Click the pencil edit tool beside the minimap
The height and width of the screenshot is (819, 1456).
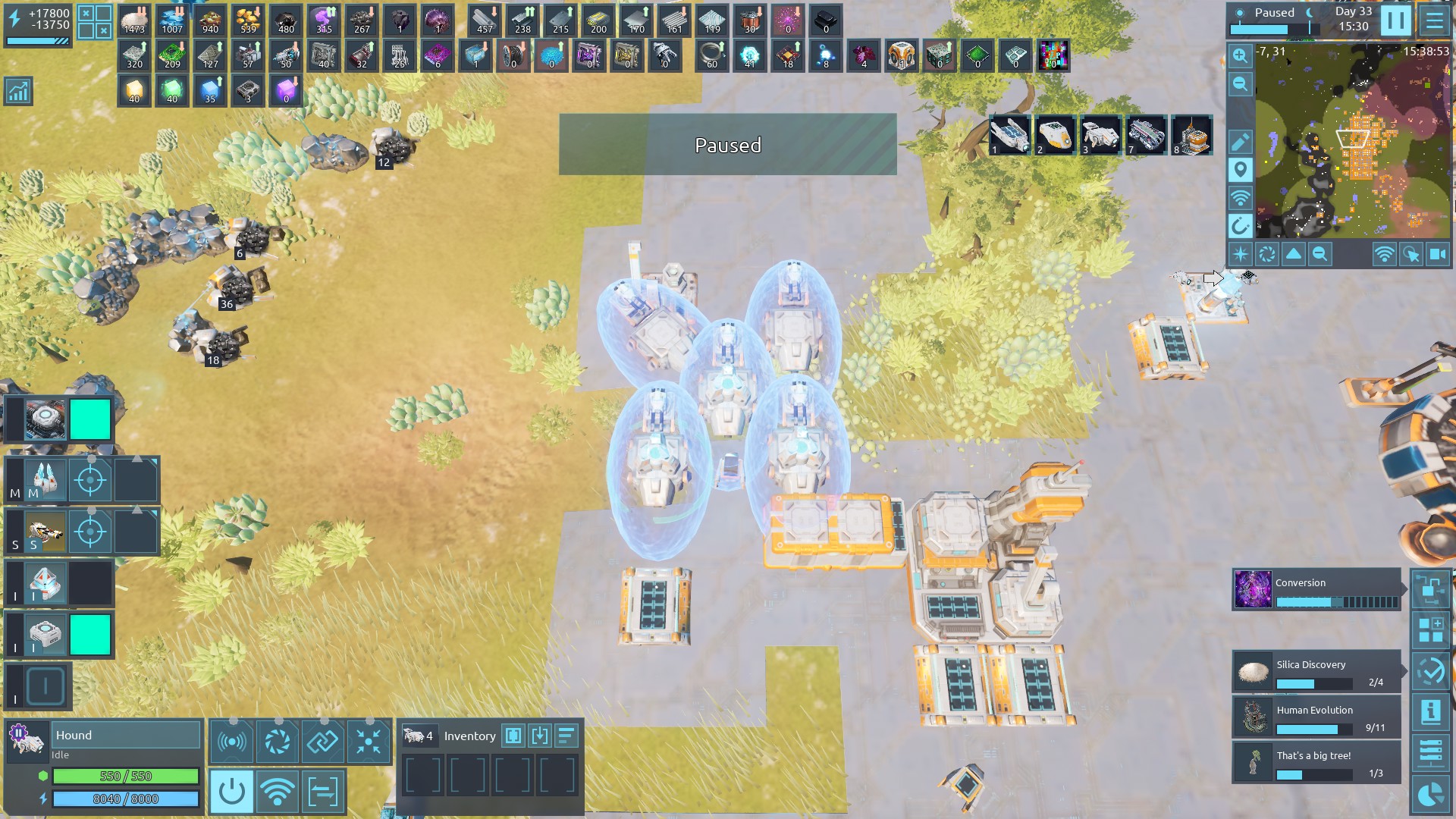tap(1240, 142)
